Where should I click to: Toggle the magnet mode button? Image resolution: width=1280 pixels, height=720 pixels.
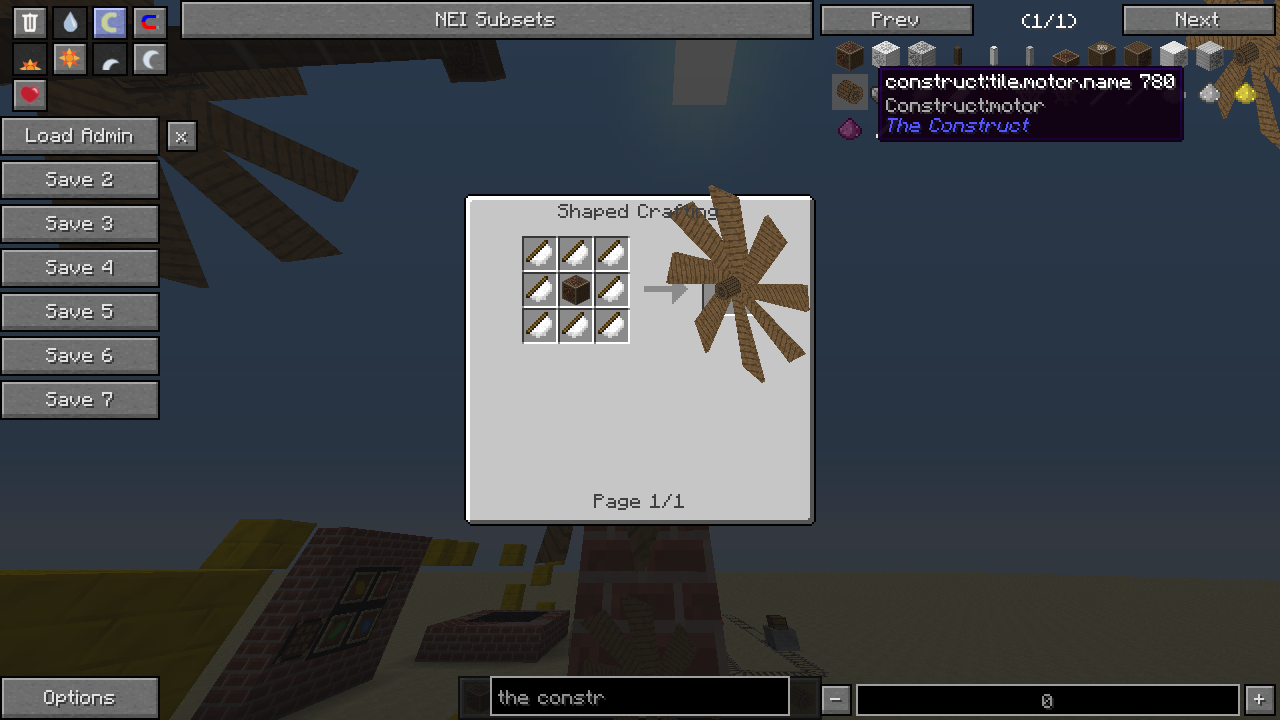click(150, 23)
